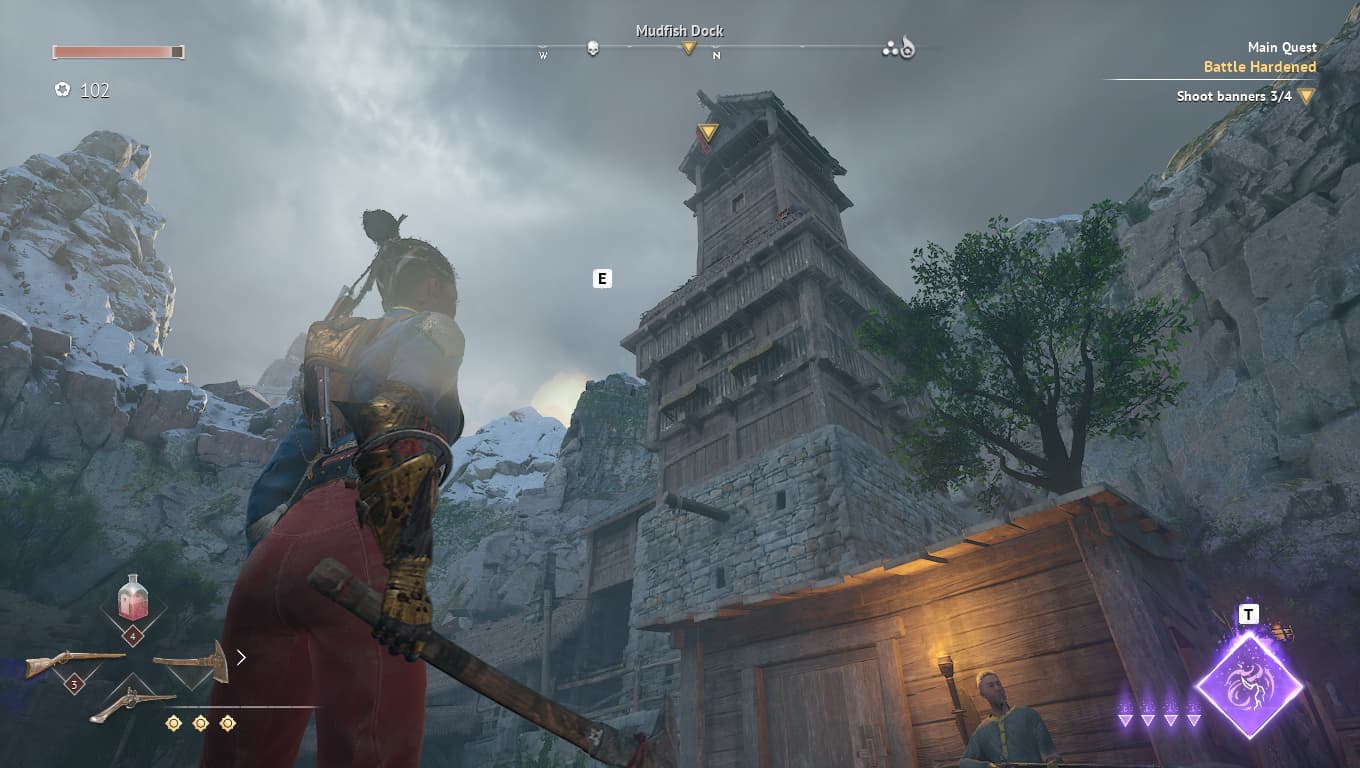The height and width of the screenshot is (768, 1360).
Task: Pick the flintlock pistol slot
Action: click(132, 705)
